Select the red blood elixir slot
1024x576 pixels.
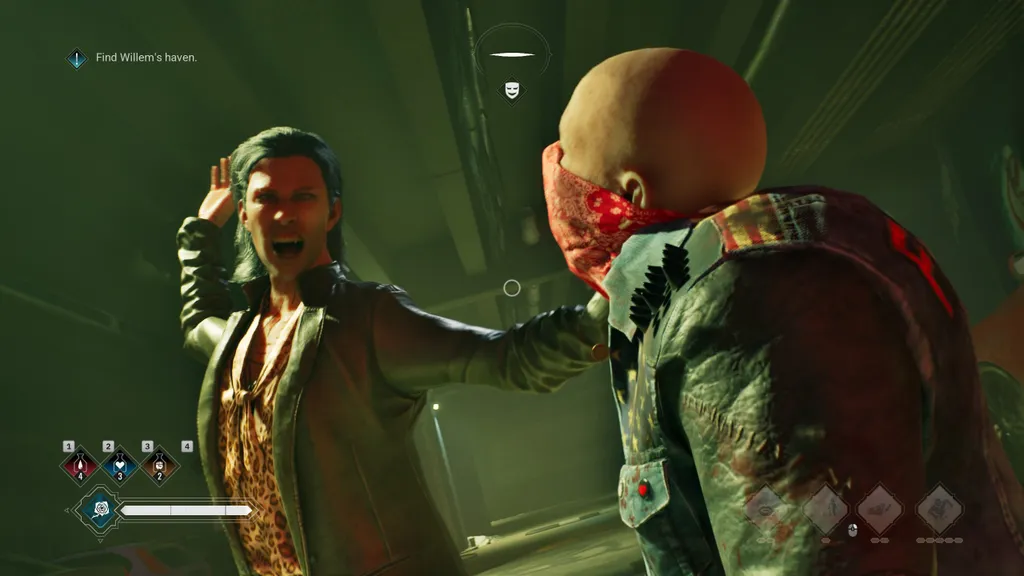(80, 465)
